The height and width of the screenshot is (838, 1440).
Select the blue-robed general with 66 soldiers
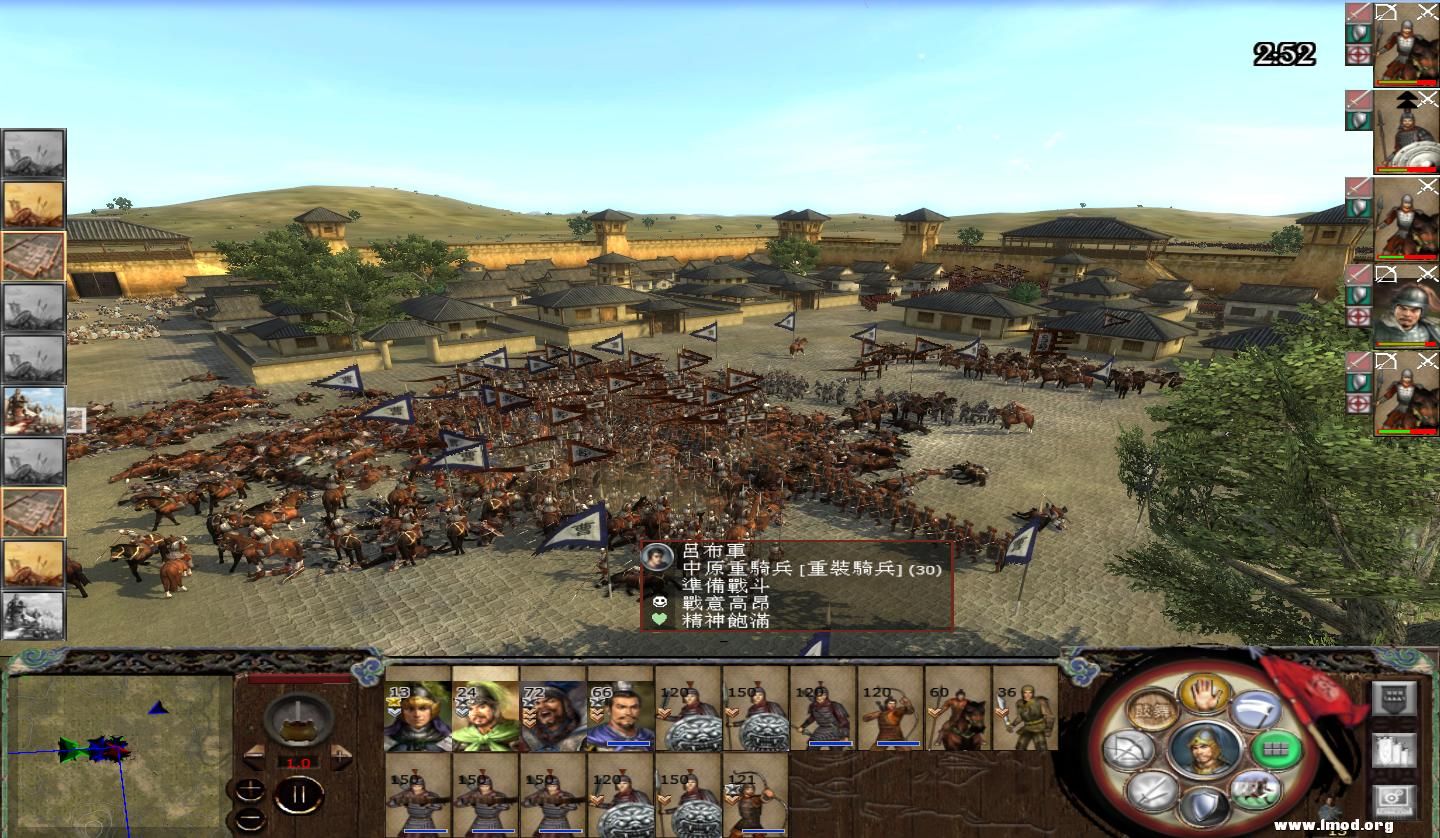(x=620, y=714)
